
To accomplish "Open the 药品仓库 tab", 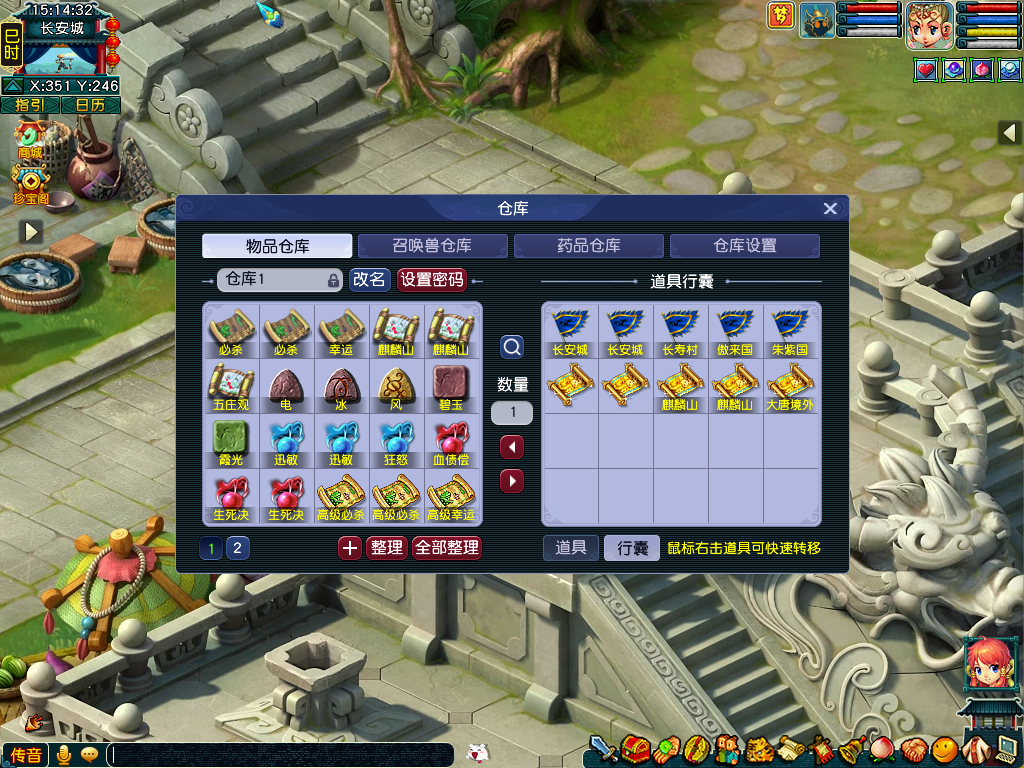I will 588,246.
